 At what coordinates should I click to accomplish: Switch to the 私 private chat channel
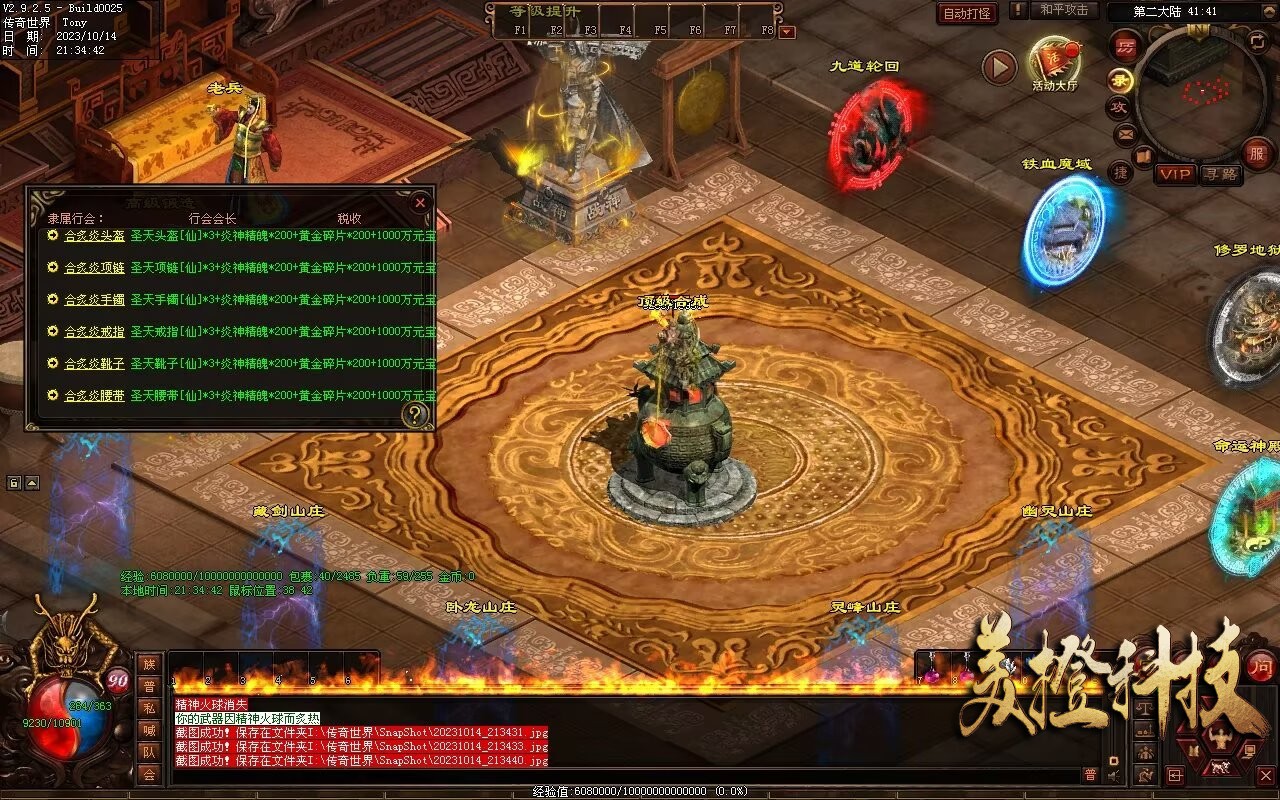[x=149, y=708]
